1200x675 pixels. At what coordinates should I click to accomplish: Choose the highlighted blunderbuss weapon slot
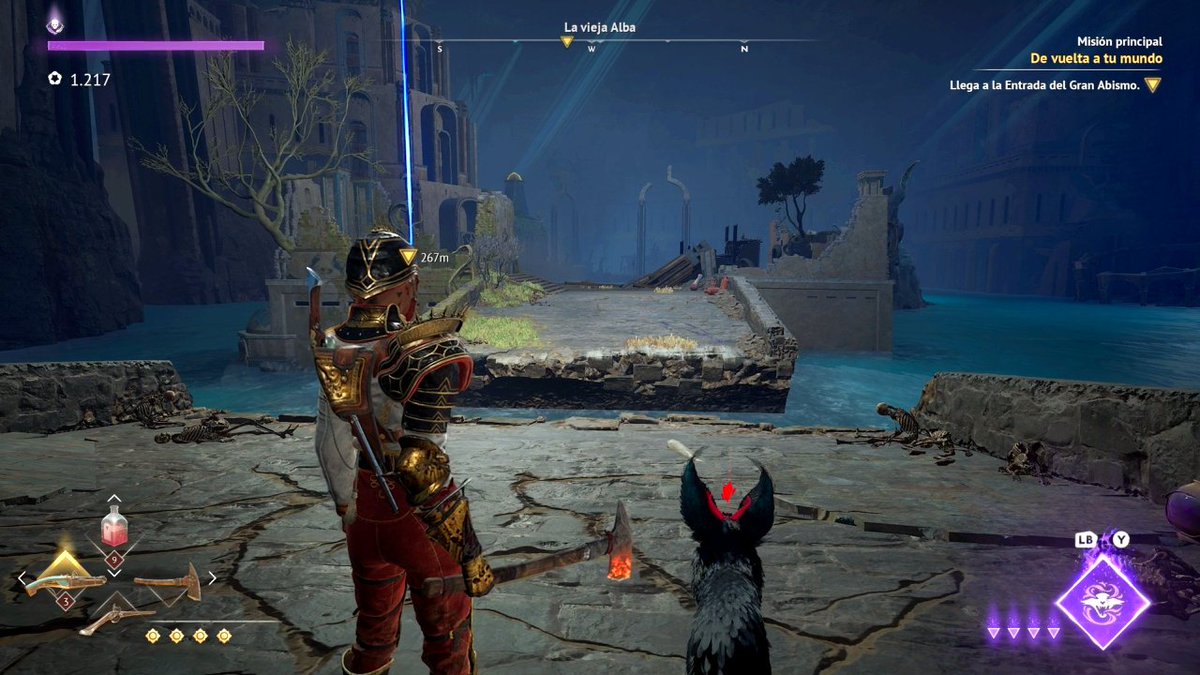click(x=66, y=581)
